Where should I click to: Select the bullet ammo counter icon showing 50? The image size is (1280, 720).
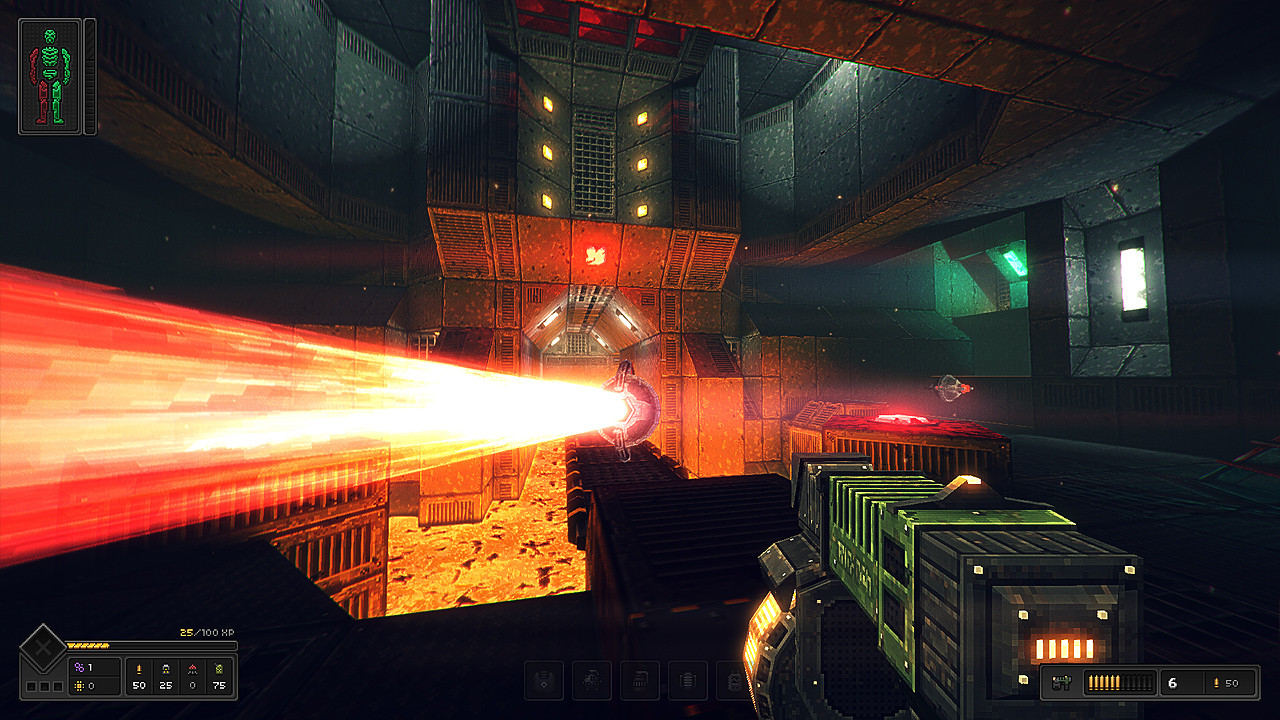coord(139,669)
